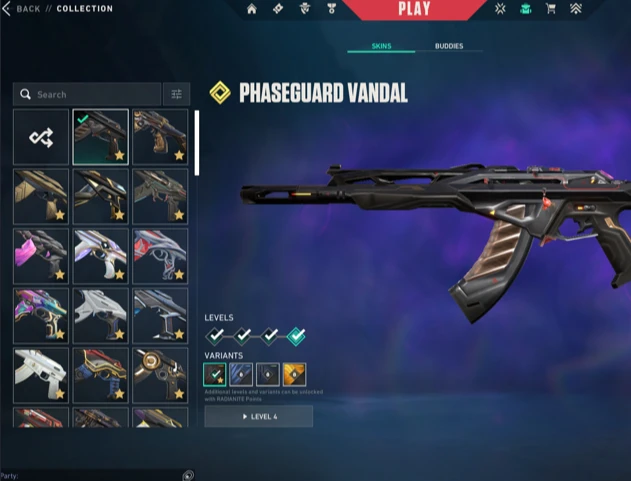Open the home icon in top bar
This screenshot has height=481, width=631.
click(x=252, y=9)
